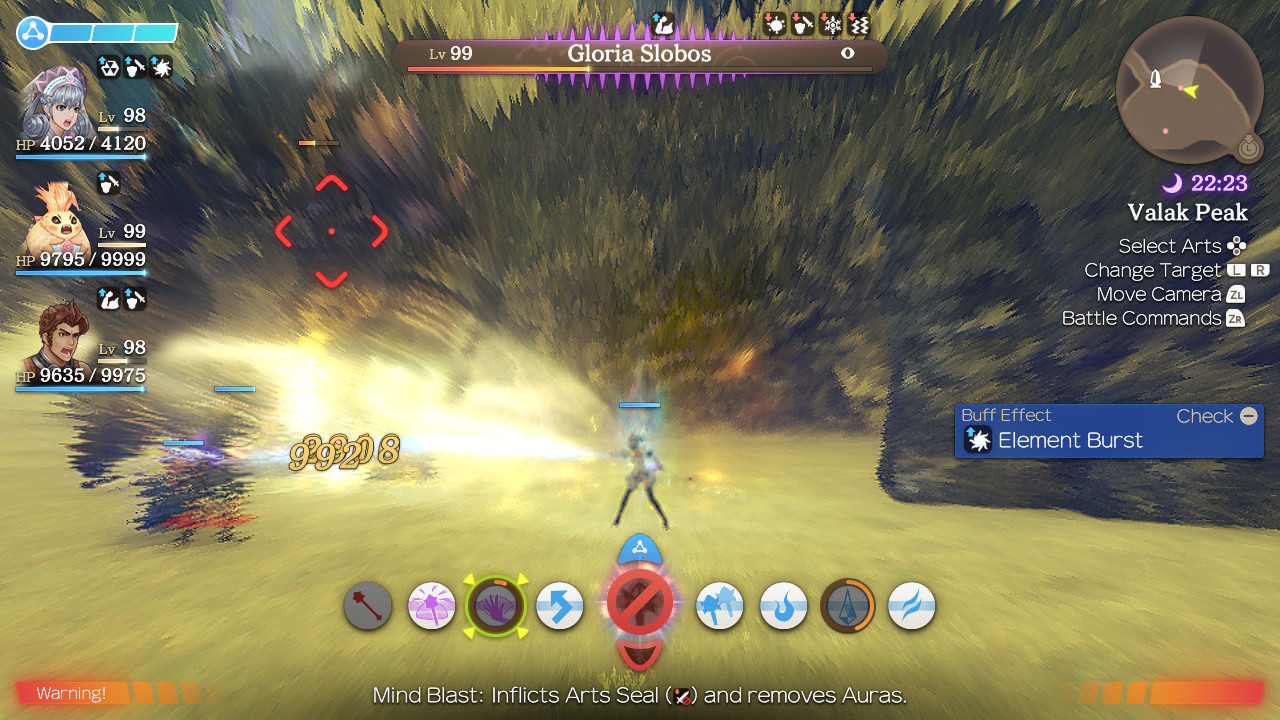1280x720 pixels.
Task: Click the strength-up buff icon above enemy name
Action: 662,24
